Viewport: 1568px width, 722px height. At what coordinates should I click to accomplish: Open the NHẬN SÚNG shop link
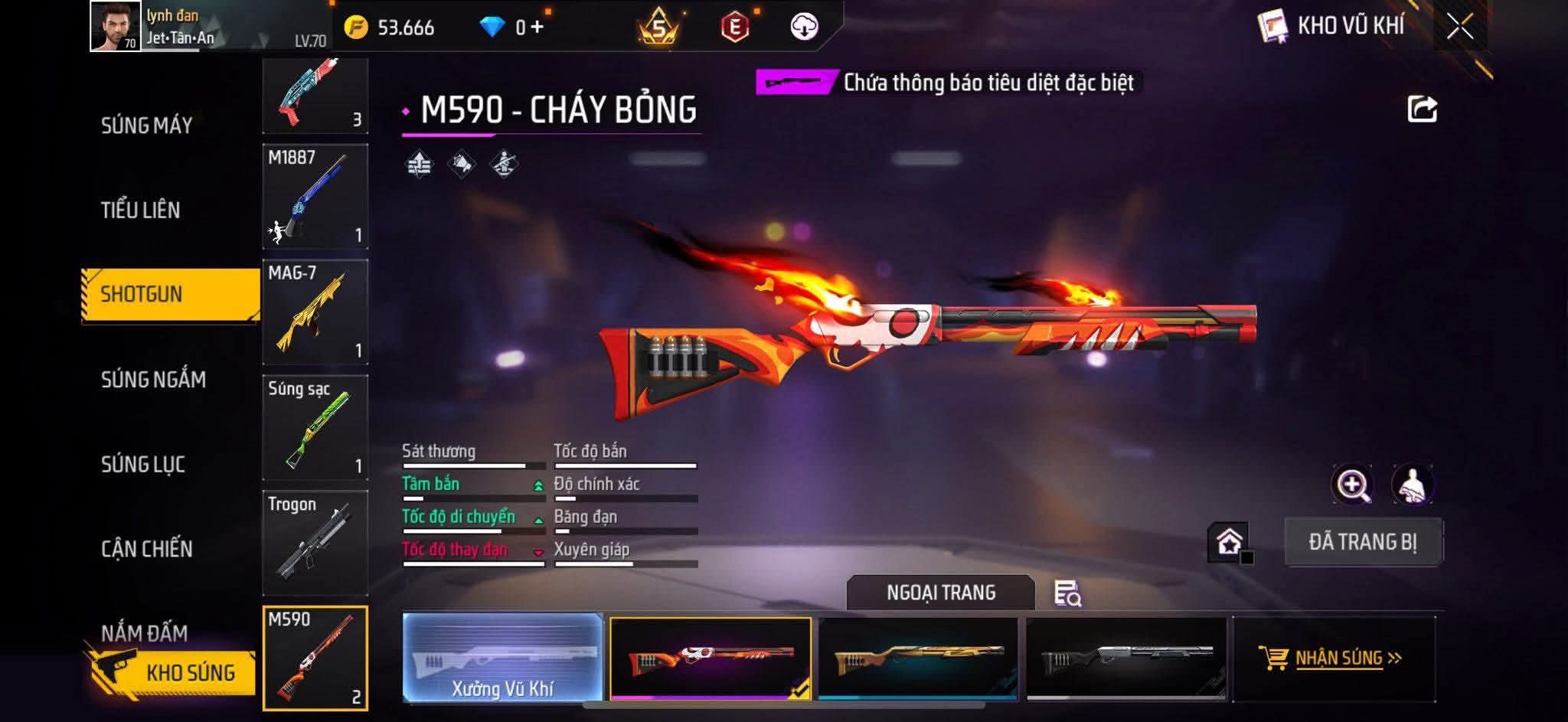[1334, 658]
